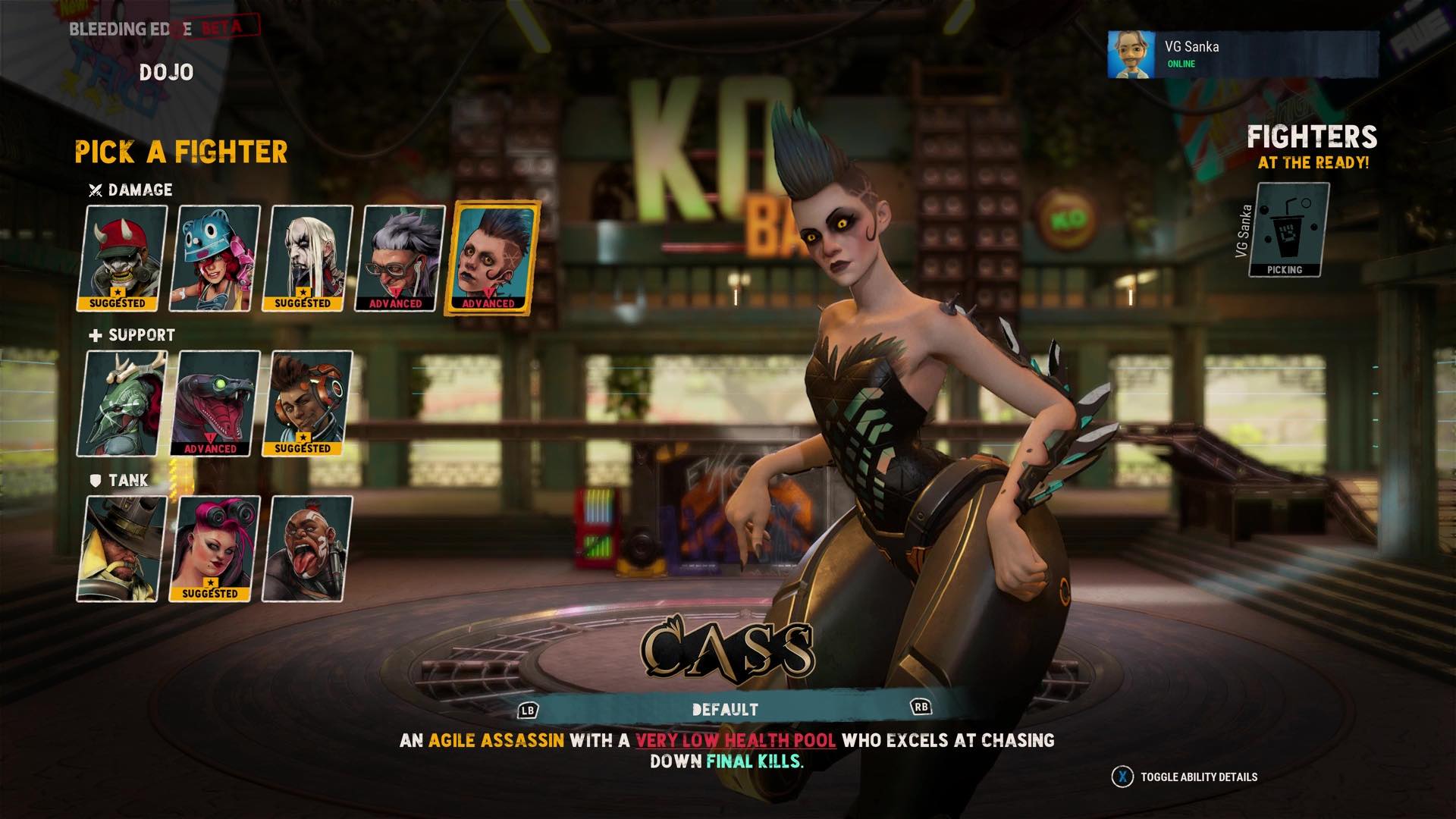Open the VG Sanka profile banner
Screen dimensions: 1456x819
click(1242, 55)
